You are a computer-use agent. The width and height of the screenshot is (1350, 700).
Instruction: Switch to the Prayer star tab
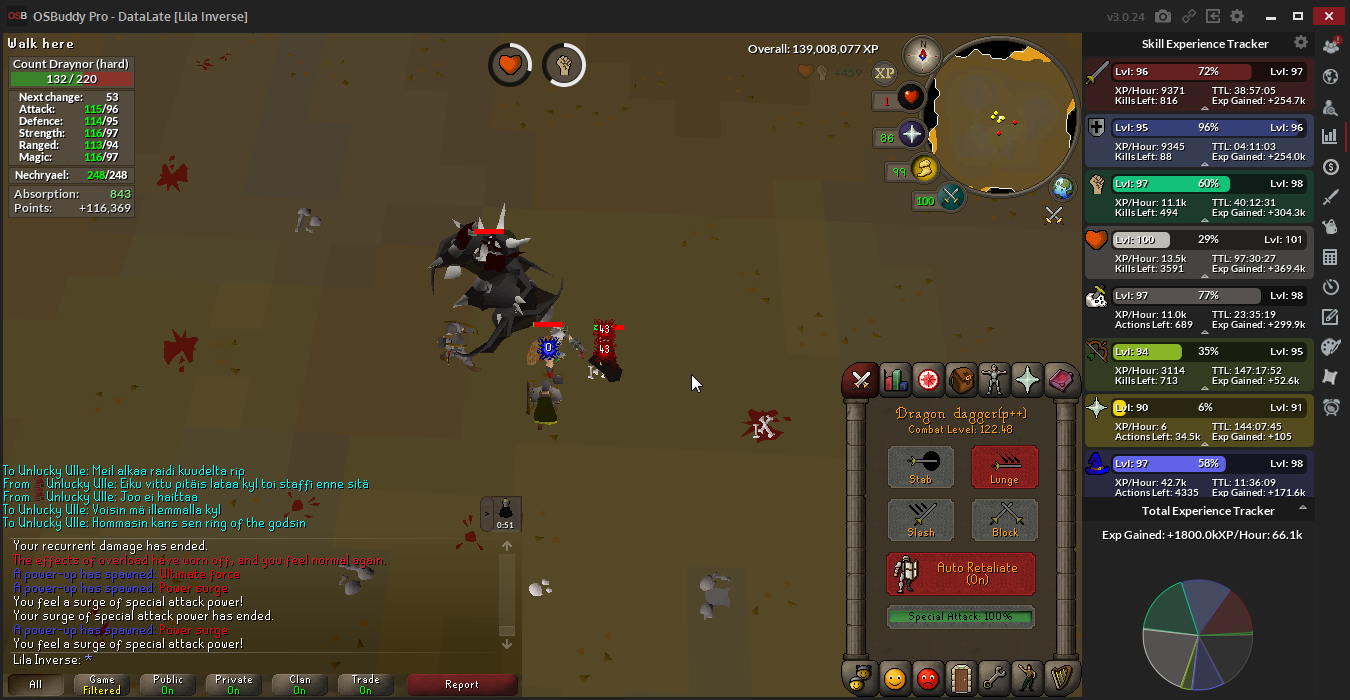(x=1027, y=380)
